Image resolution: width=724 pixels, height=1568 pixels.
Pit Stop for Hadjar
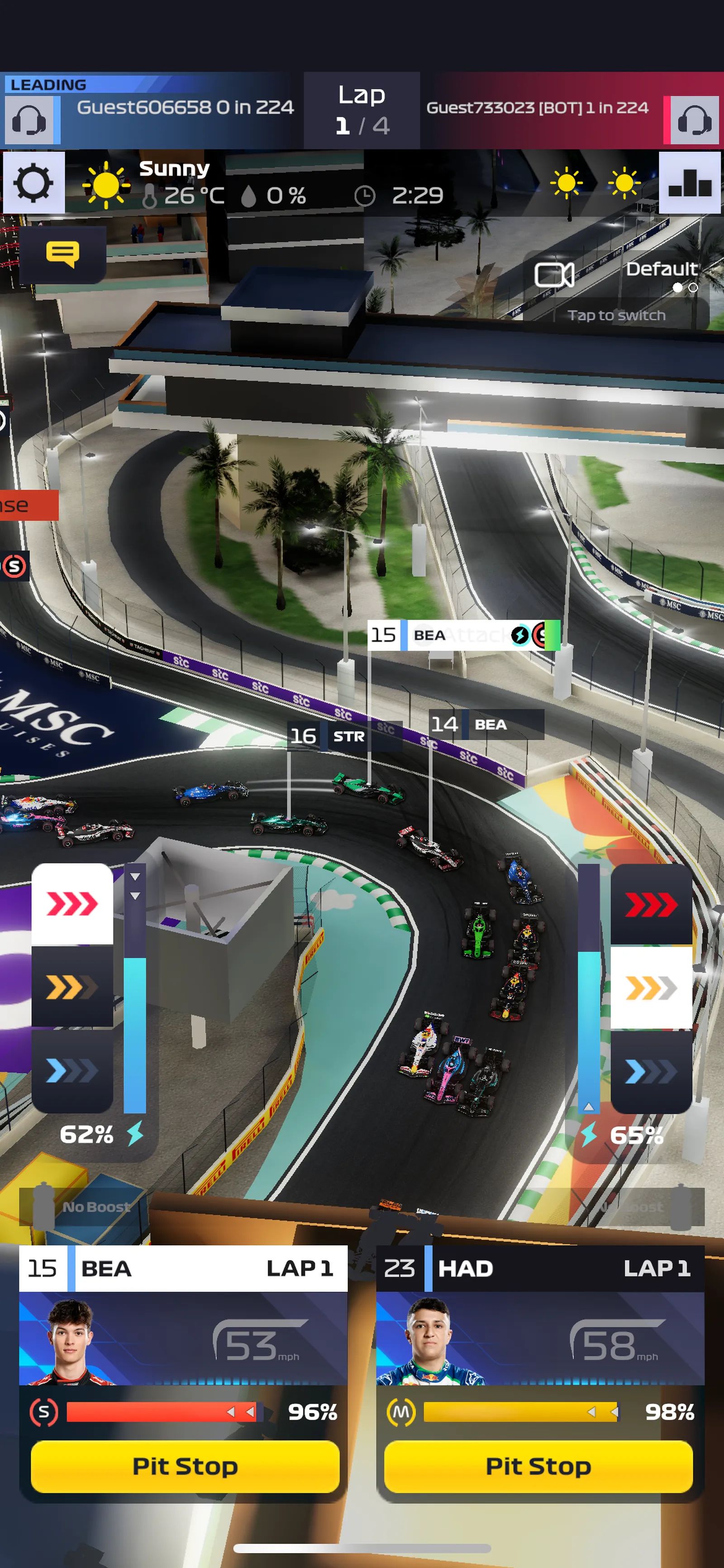click(538, 1466)
